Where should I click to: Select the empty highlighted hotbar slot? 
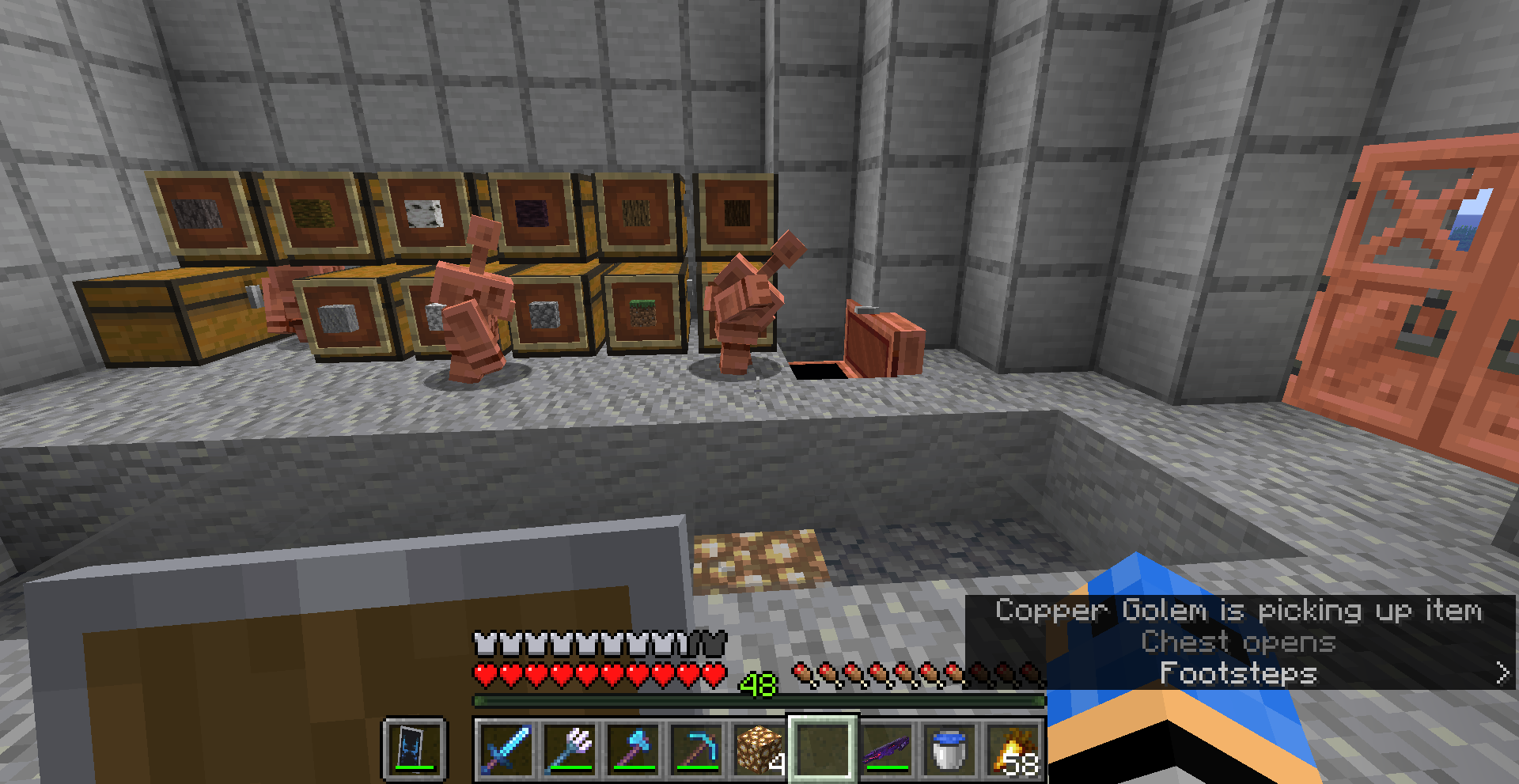click(x=823, y=750)
